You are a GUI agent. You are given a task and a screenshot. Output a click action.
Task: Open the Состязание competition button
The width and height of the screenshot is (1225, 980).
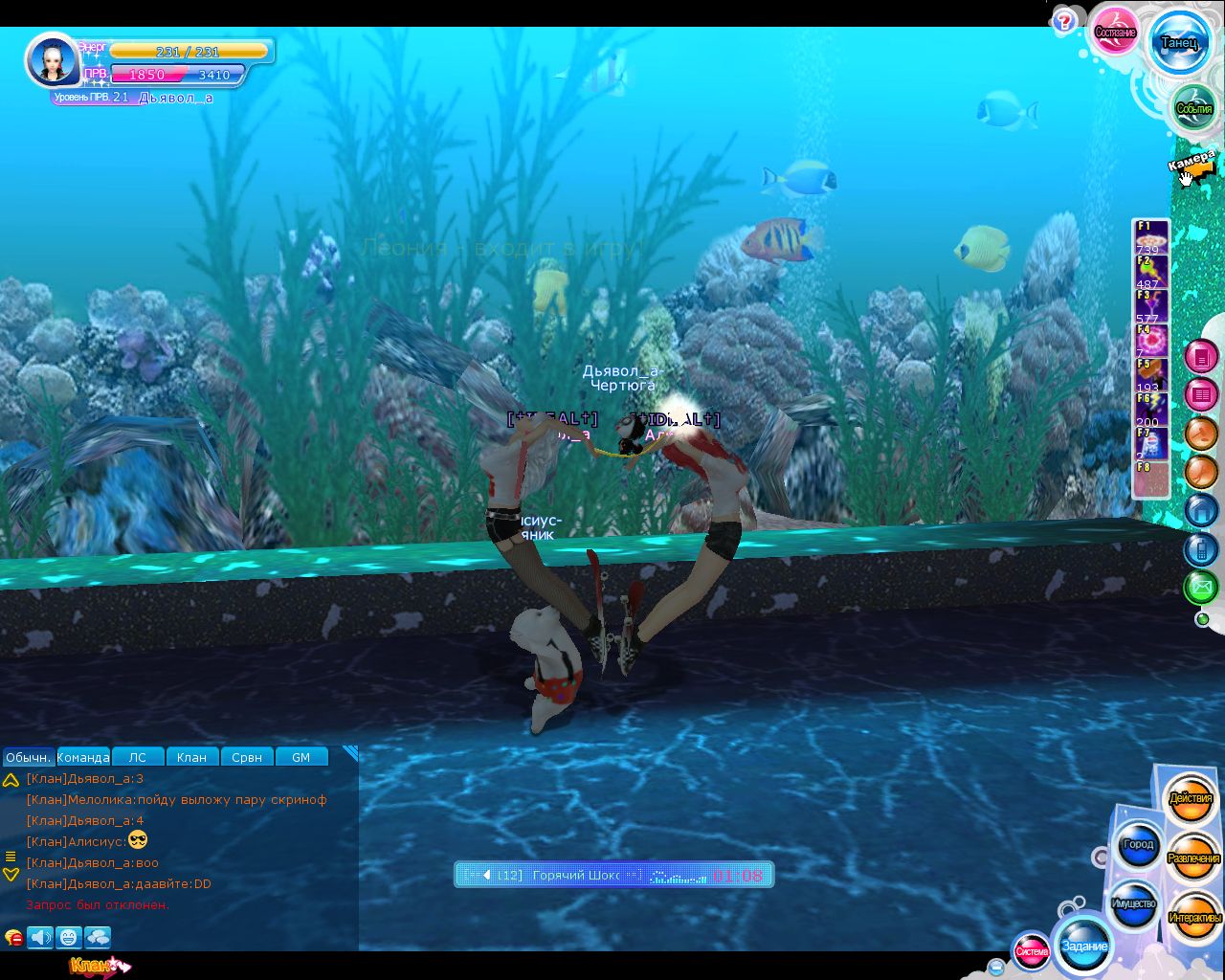1115,33
